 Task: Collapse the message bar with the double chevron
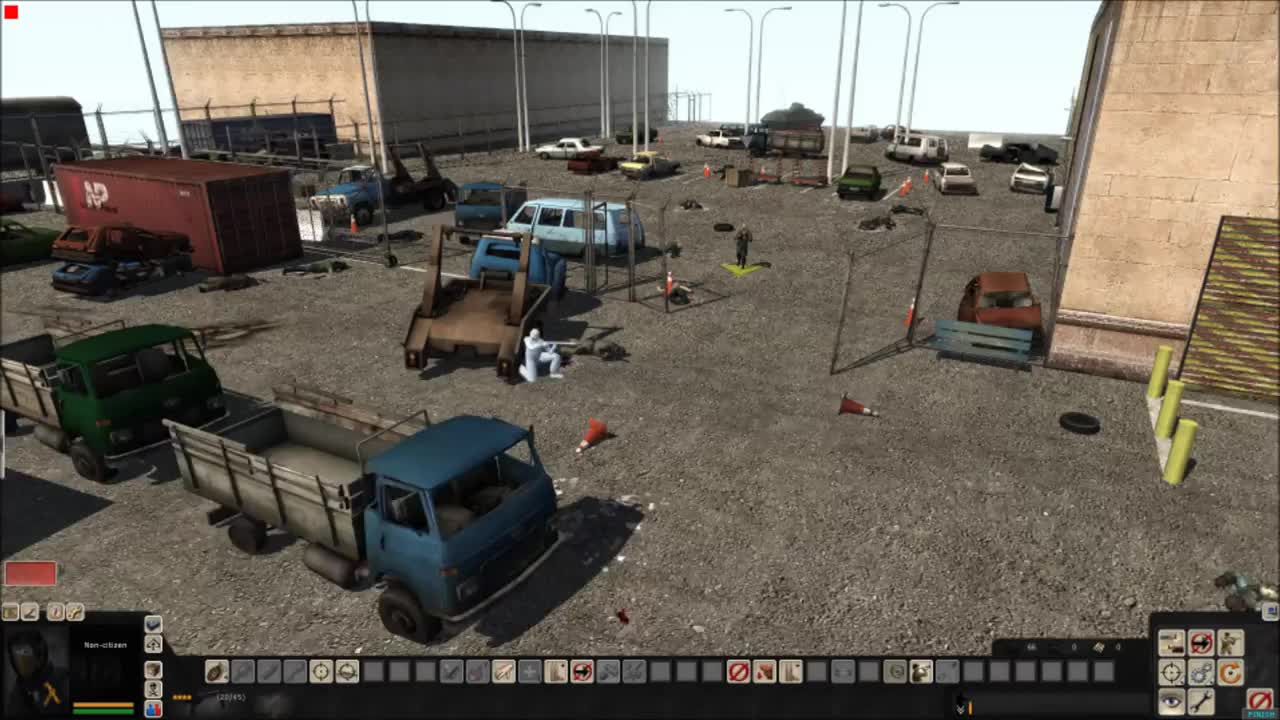tap(960, 709)
